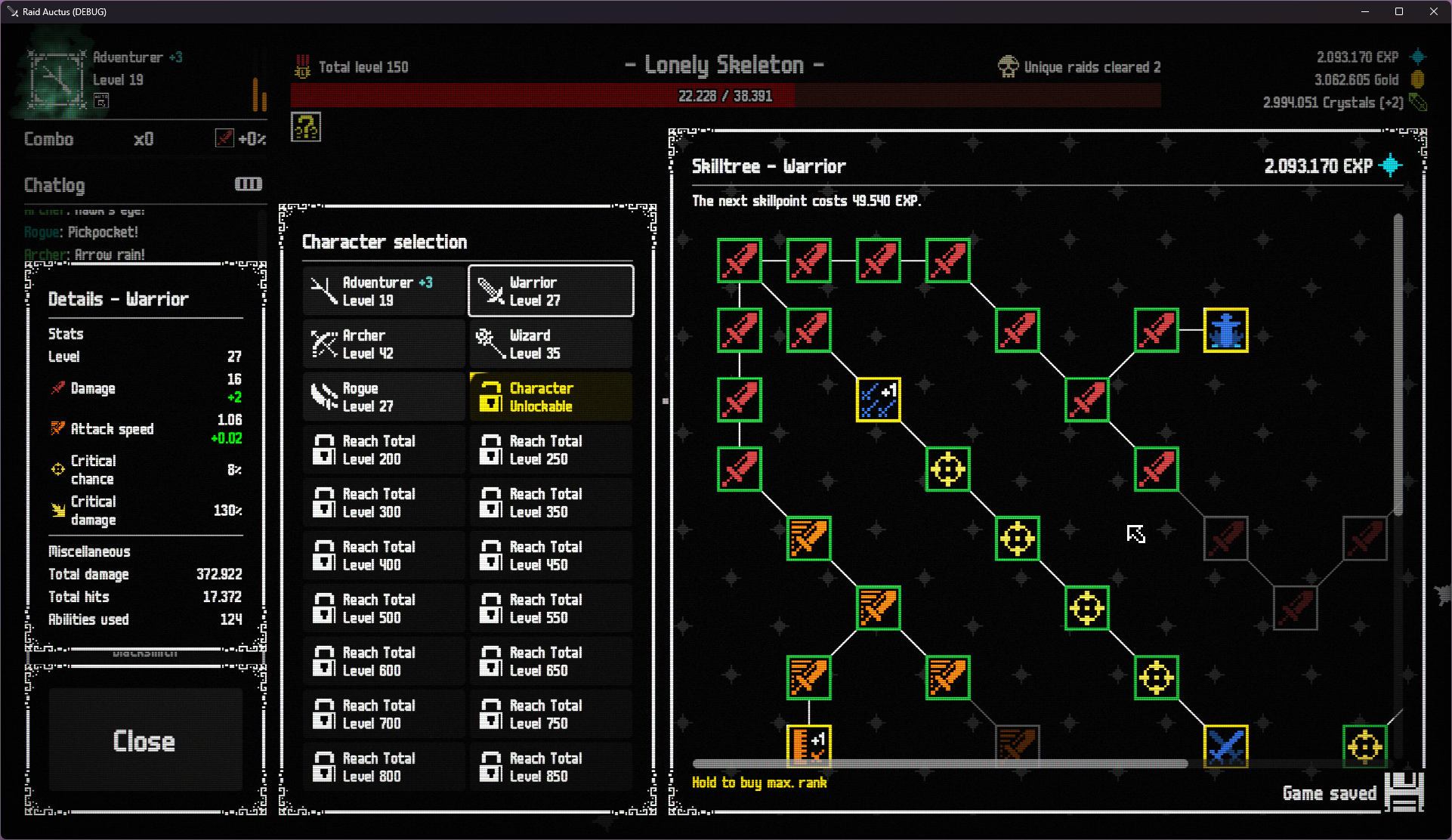
Task: Click the green Crystals currency icon
Action: (1419, 103)
